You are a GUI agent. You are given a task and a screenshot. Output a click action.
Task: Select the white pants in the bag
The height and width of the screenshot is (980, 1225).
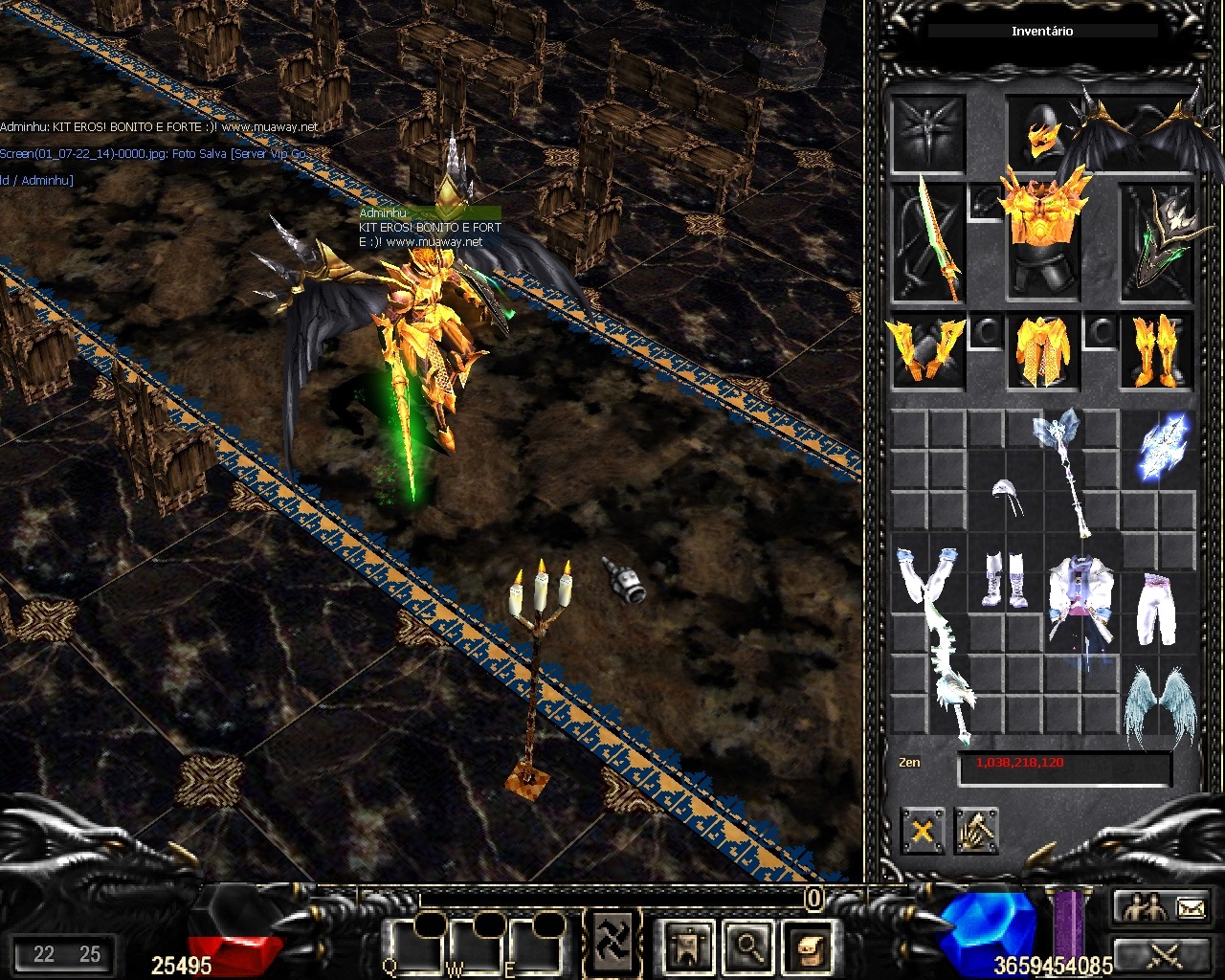click(1158, 607)
